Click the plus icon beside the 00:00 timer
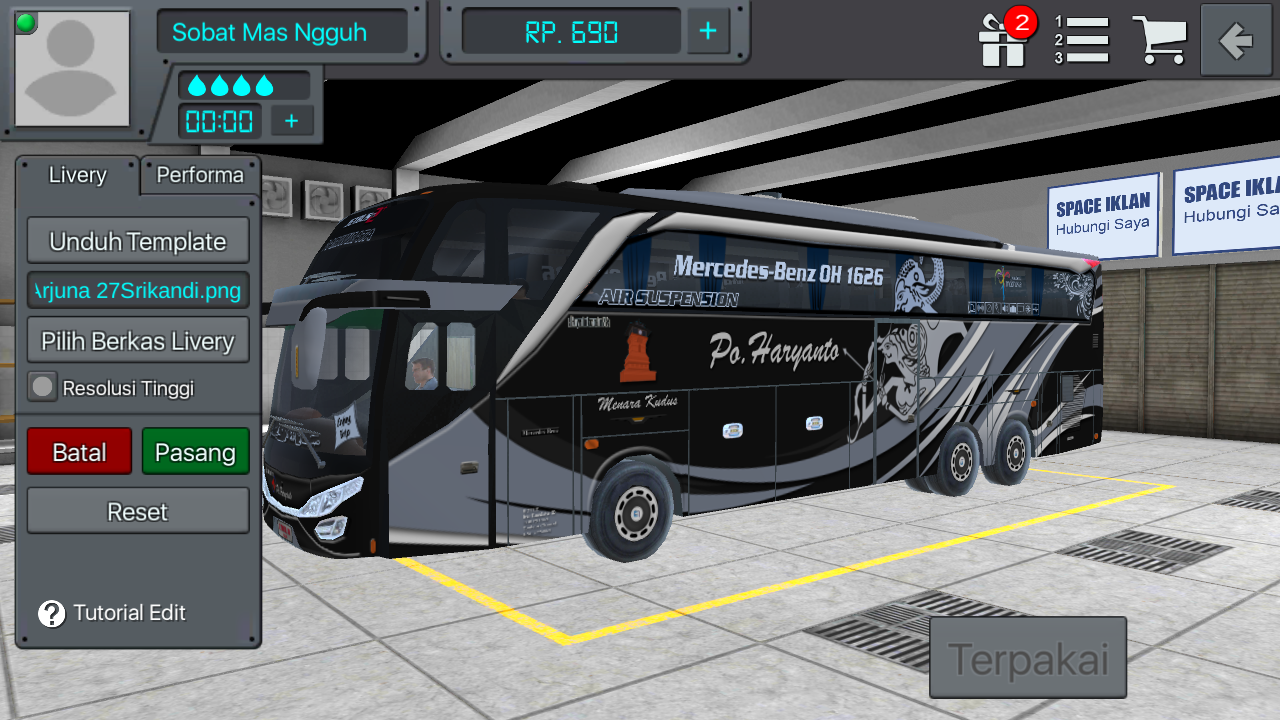 [291, 121]
